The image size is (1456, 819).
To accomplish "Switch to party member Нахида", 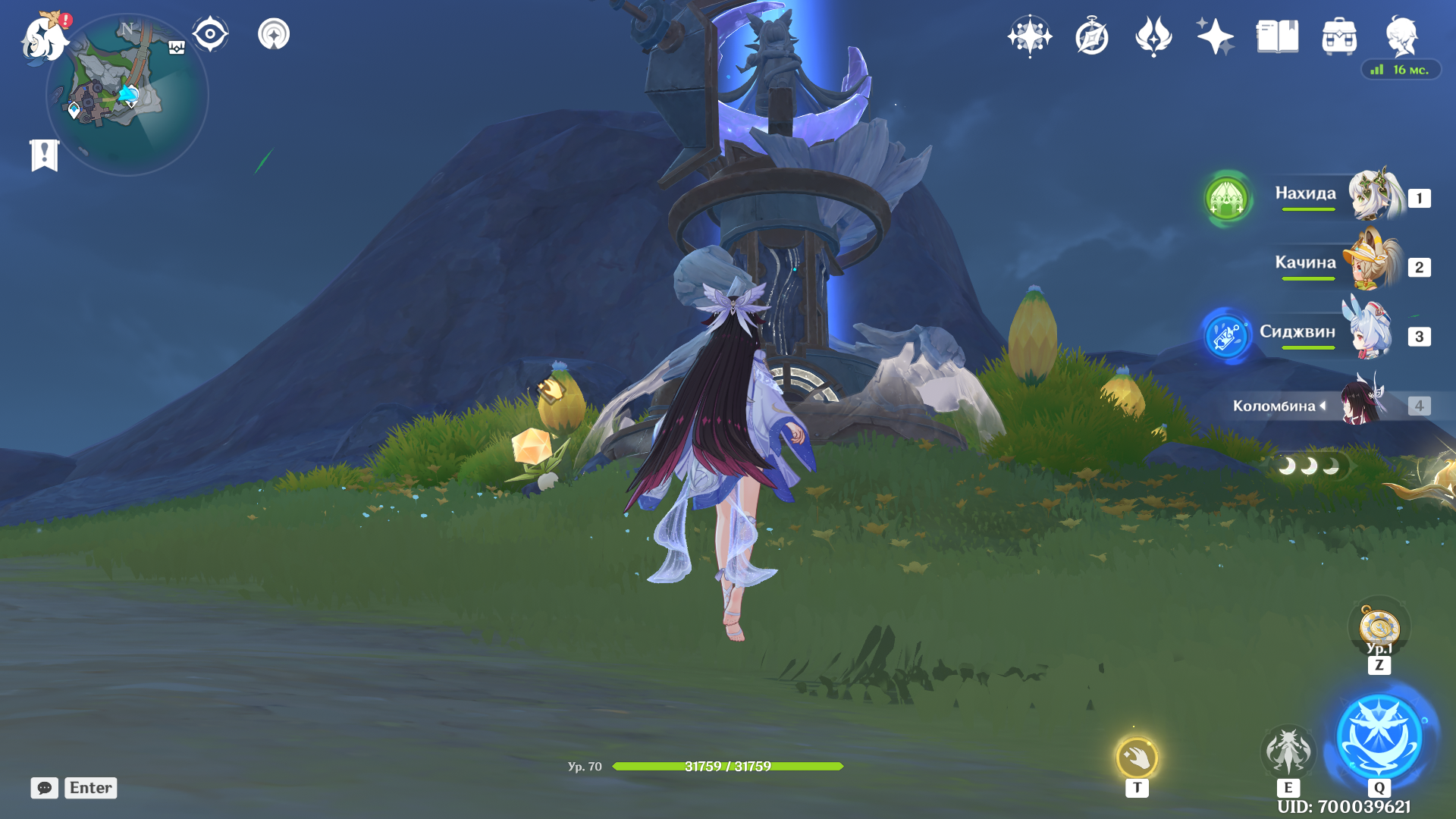I will point(1335,196).
